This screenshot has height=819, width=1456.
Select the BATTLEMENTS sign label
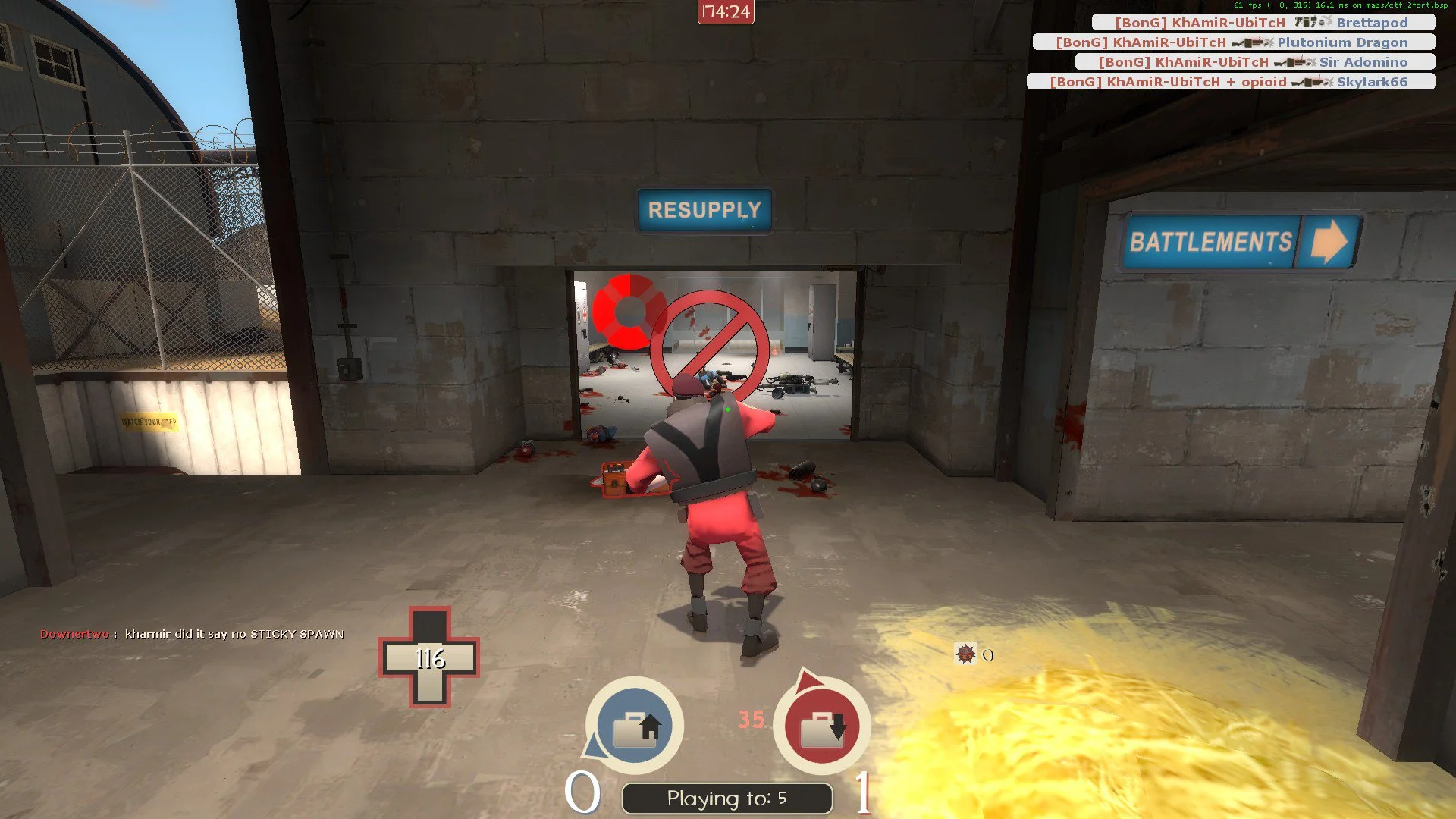(x=1210, y=243)
